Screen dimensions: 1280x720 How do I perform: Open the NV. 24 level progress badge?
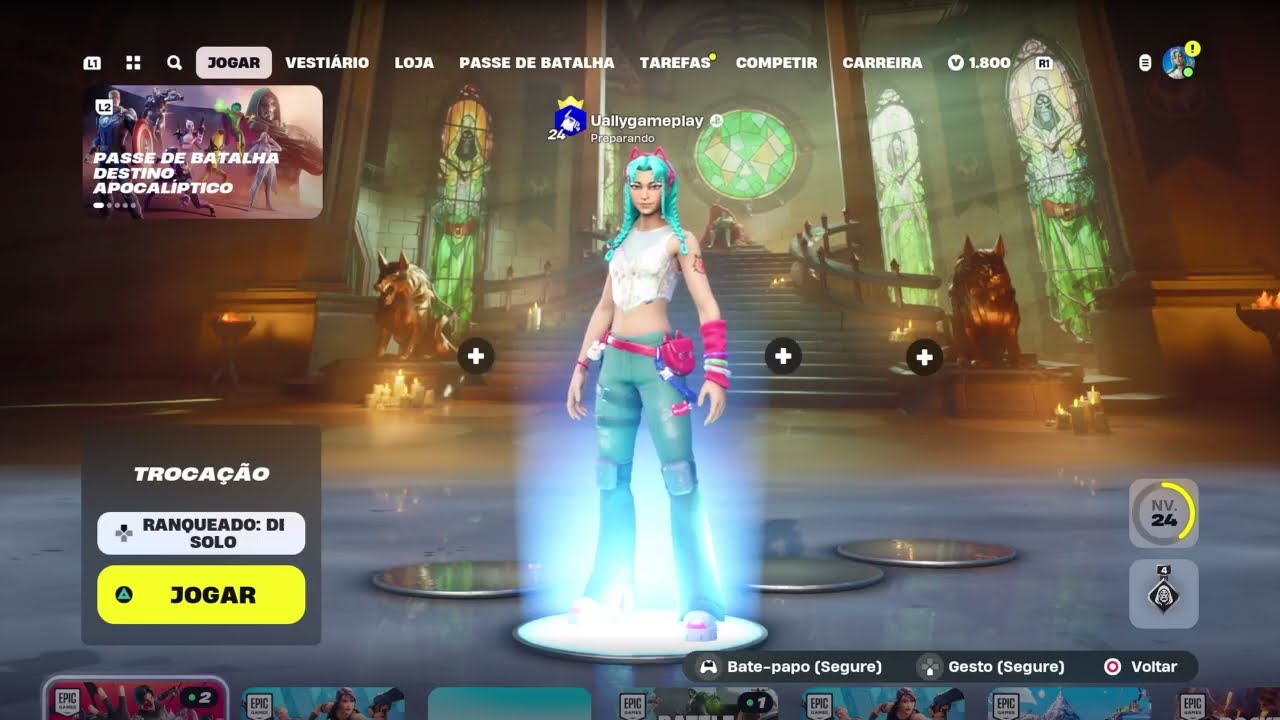click(1163, 513)
